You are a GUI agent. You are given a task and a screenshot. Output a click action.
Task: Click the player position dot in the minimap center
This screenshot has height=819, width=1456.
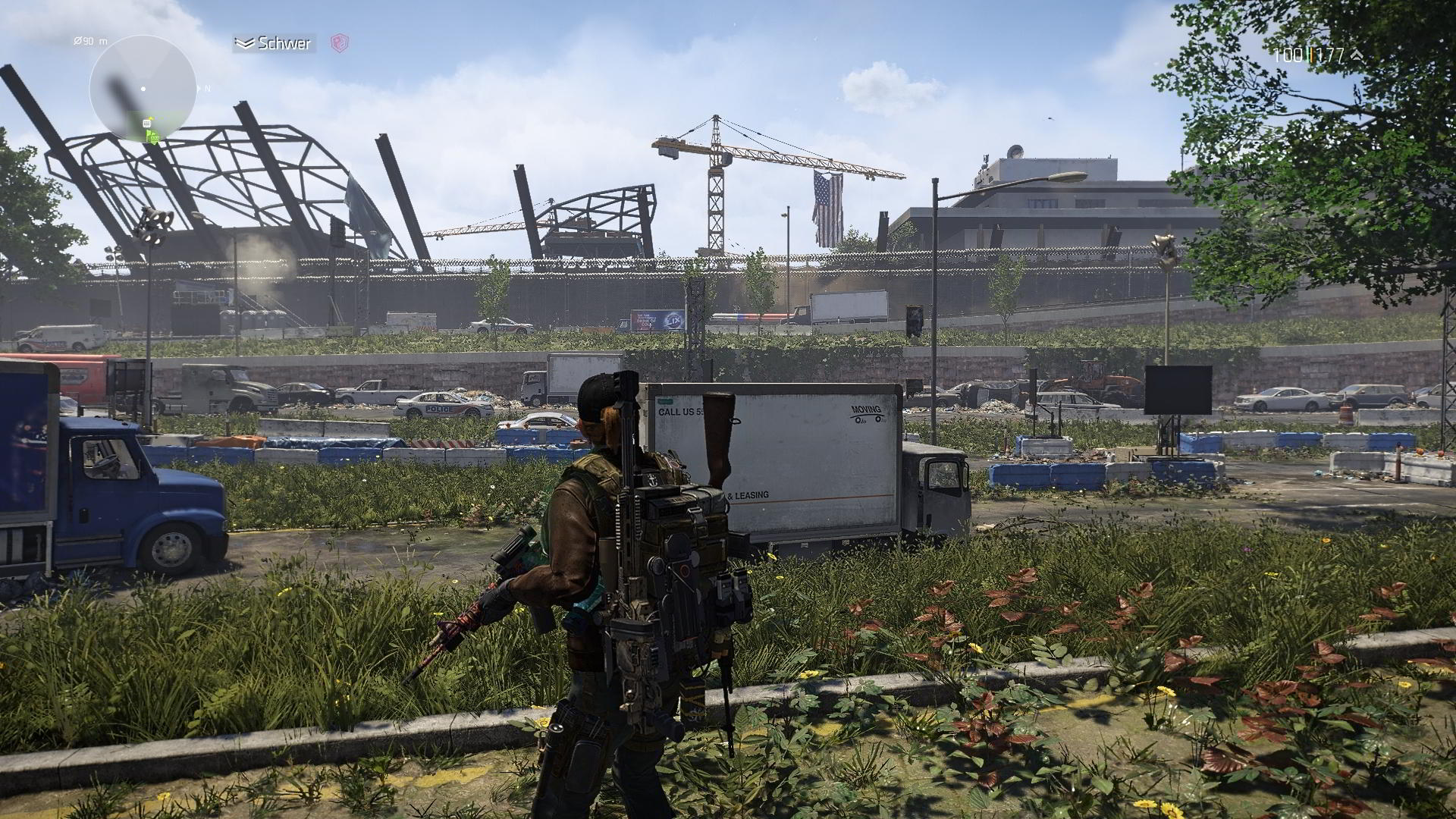[144, 89]
